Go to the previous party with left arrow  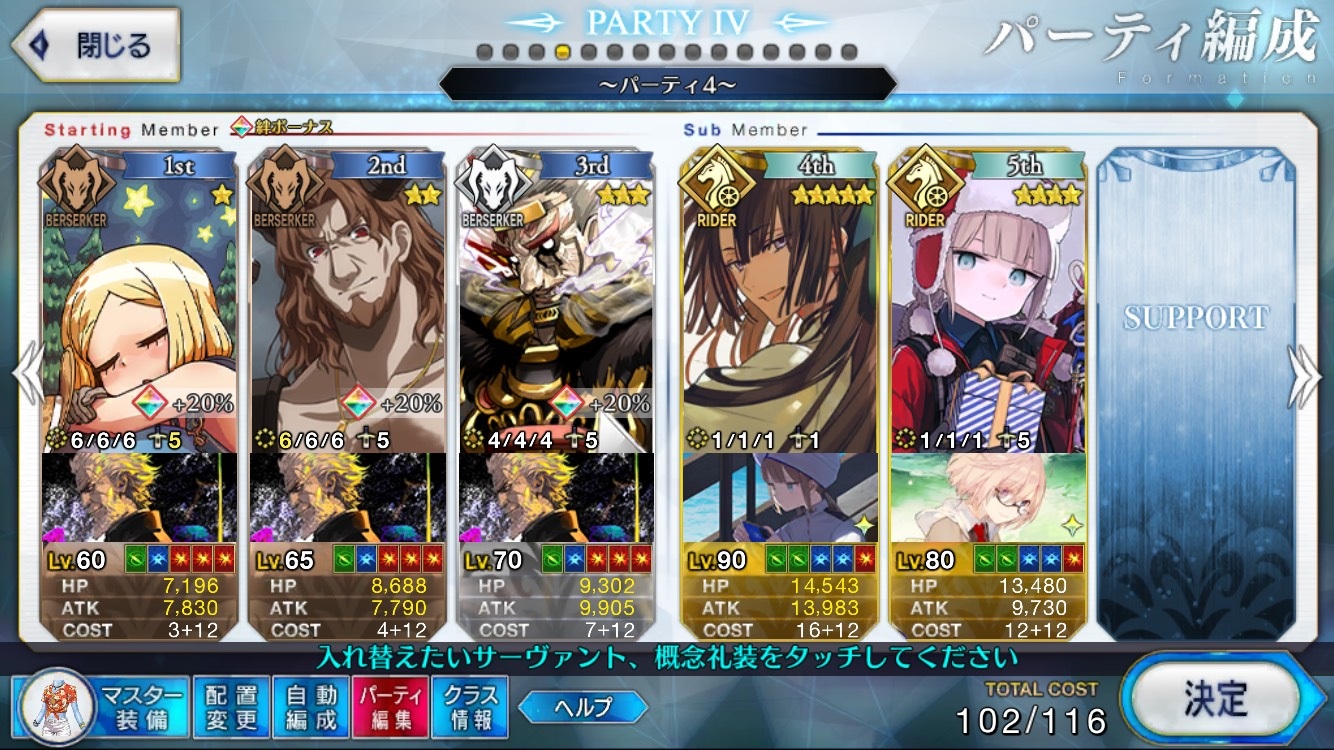pyautogui.click(x=28, y=377)
